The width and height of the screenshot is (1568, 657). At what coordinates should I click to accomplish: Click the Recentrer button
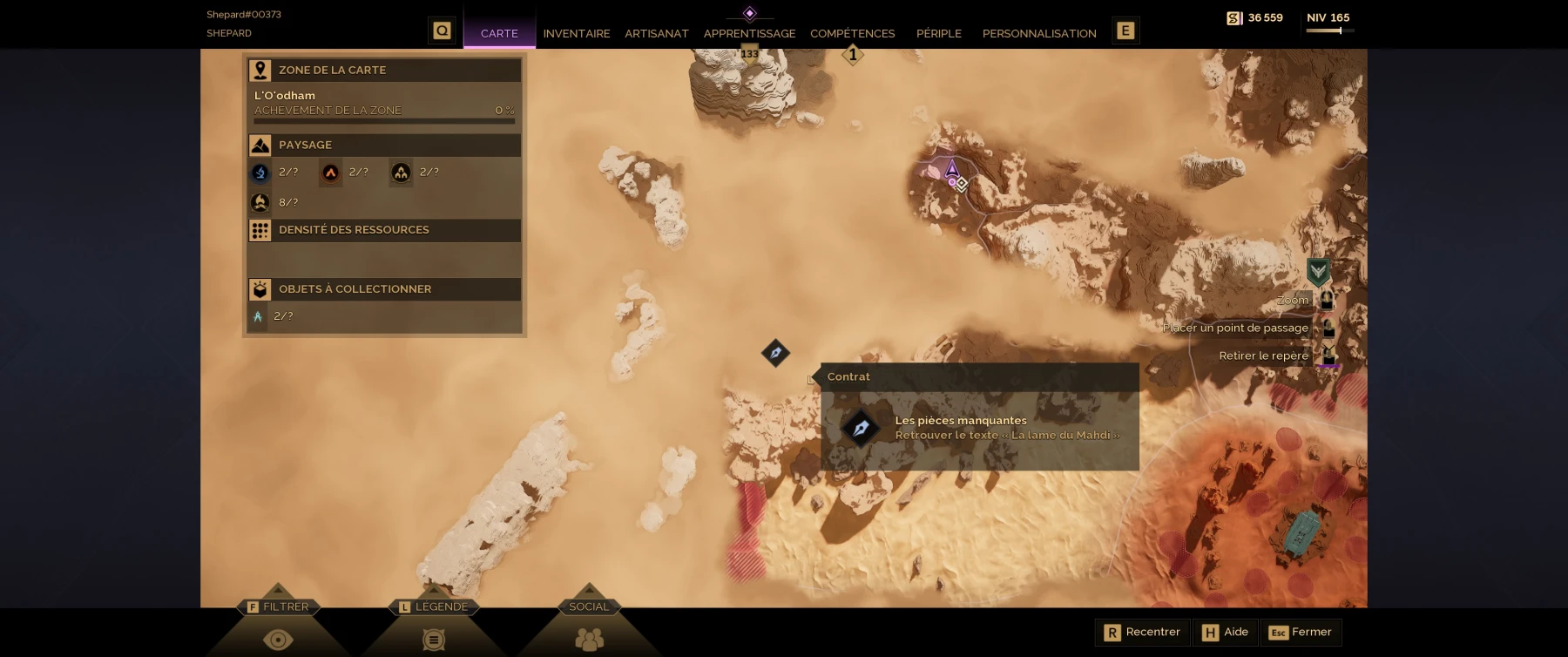coord(1142,633)
